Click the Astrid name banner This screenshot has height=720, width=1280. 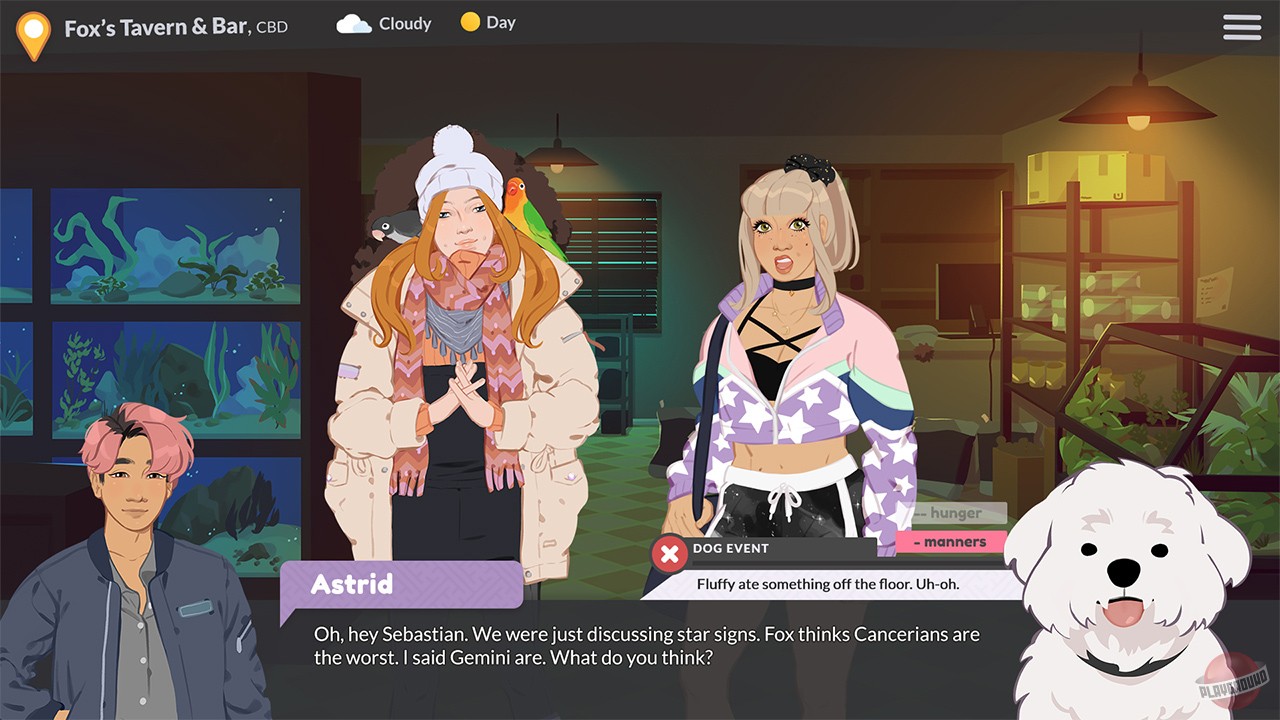400,584
